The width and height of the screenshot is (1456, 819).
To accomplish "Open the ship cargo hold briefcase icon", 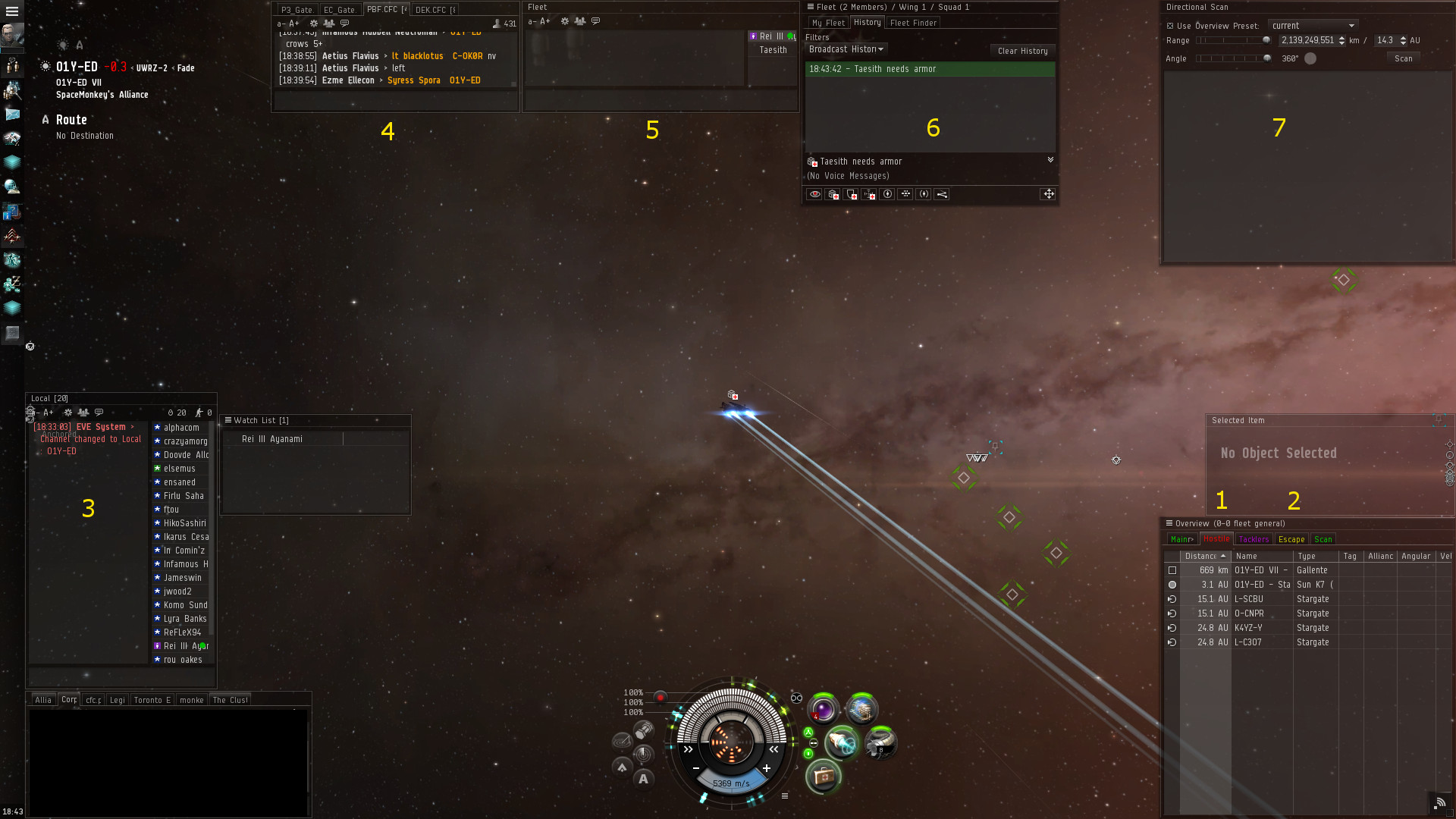I will (x=824, y=776).
